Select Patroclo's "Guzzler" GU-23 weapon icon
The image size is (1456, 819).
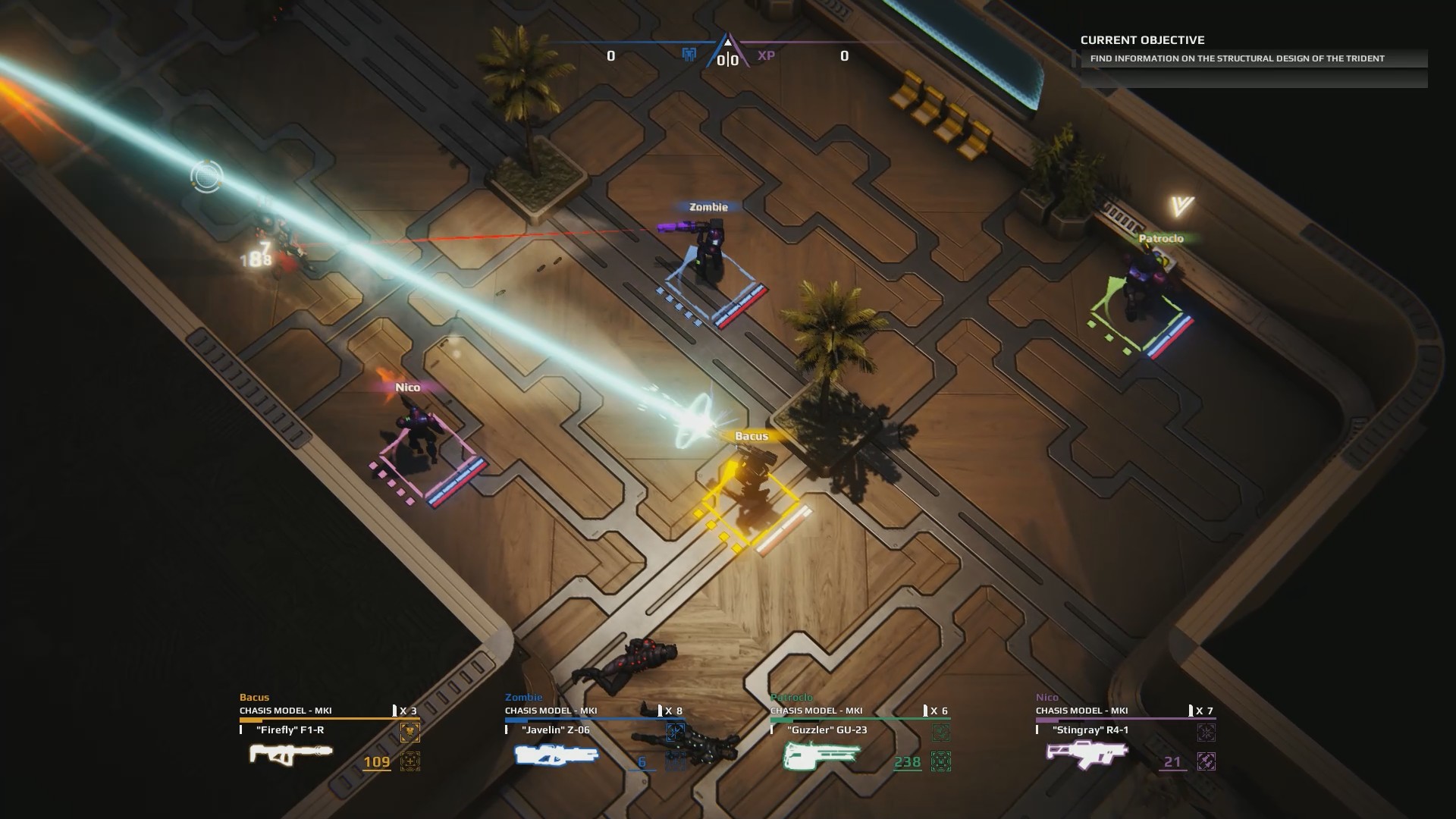(x=821, y=755)
